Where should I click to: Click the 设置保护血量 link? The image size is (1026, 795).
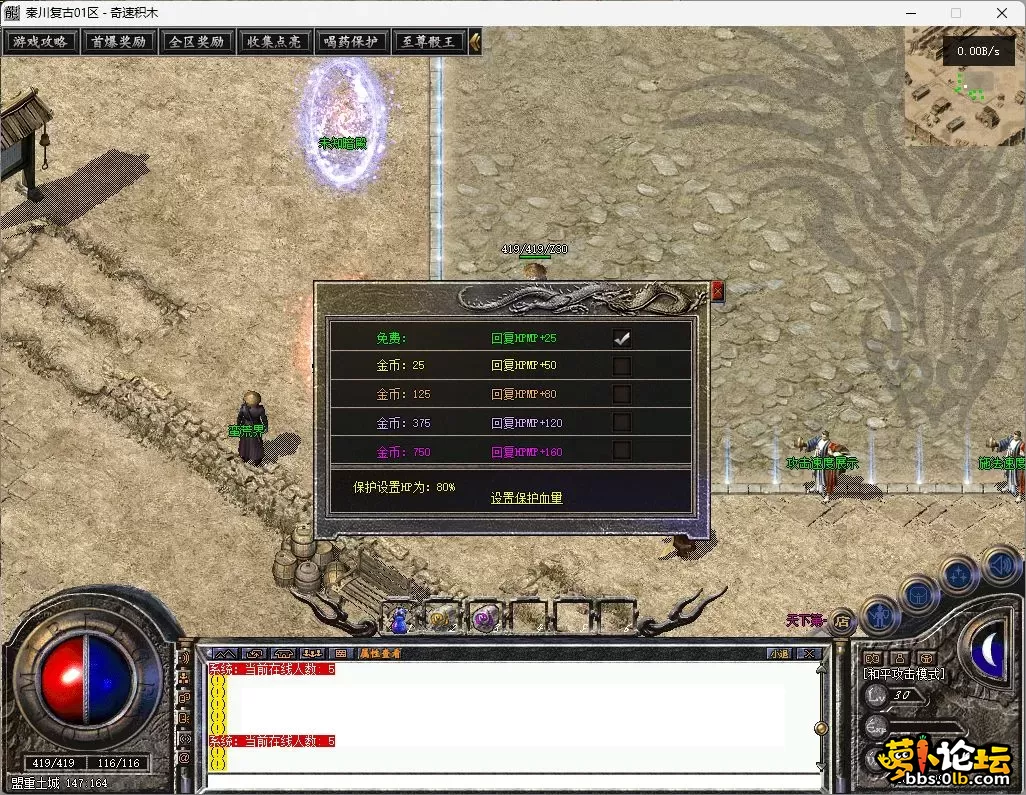[527, 497]
